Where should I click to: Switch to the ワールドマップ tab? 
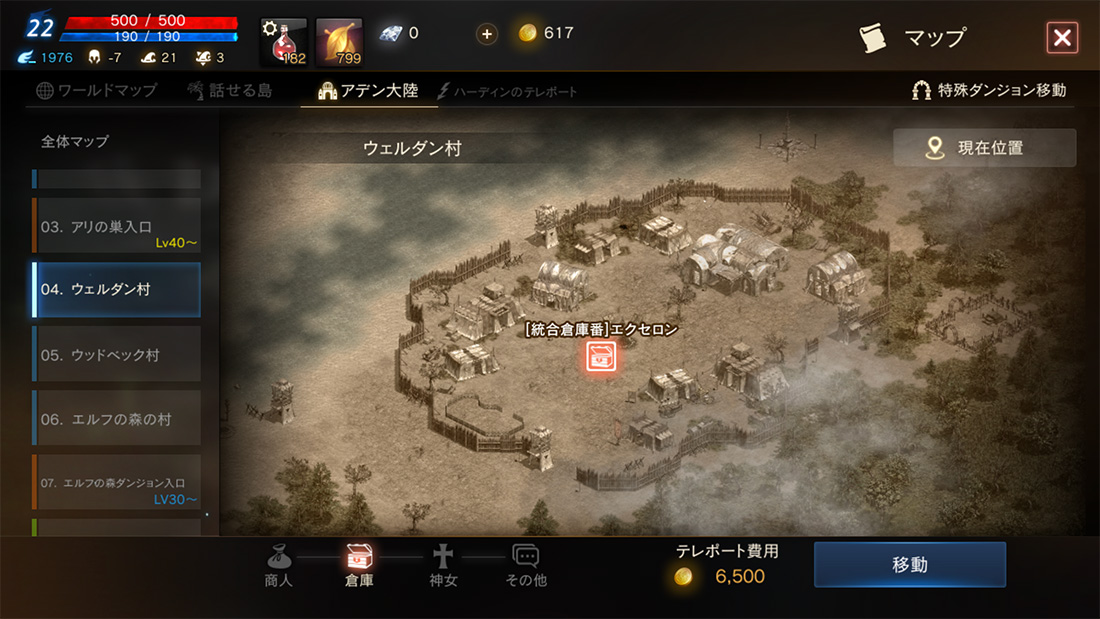tap(97, 91)
